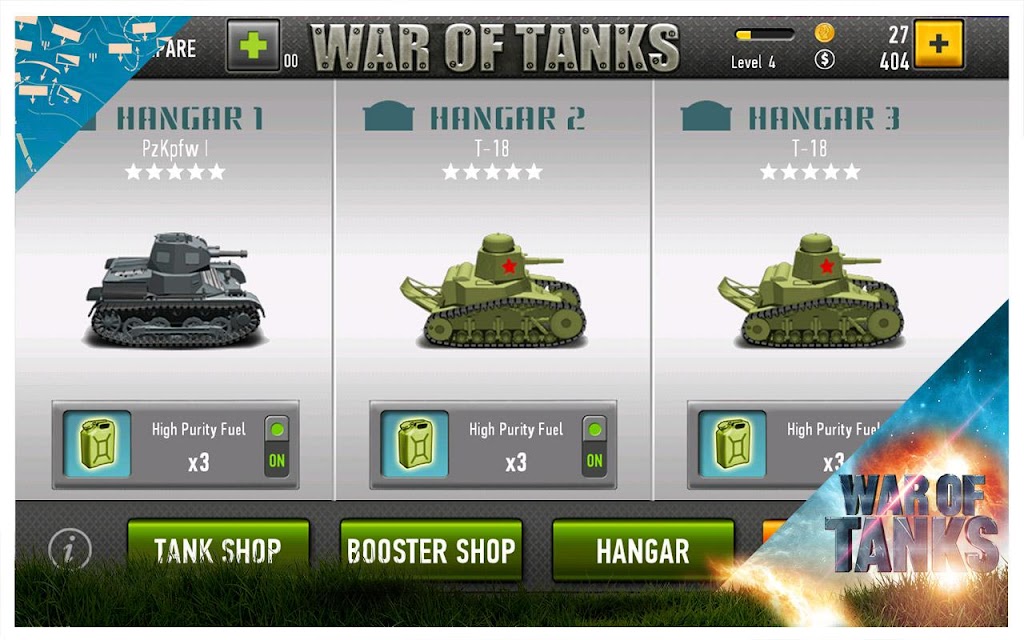Viewport: 1024px width, 640px height.
Task: Click the fuel canister icon in Hangar 1
Action: pos(97,444)
